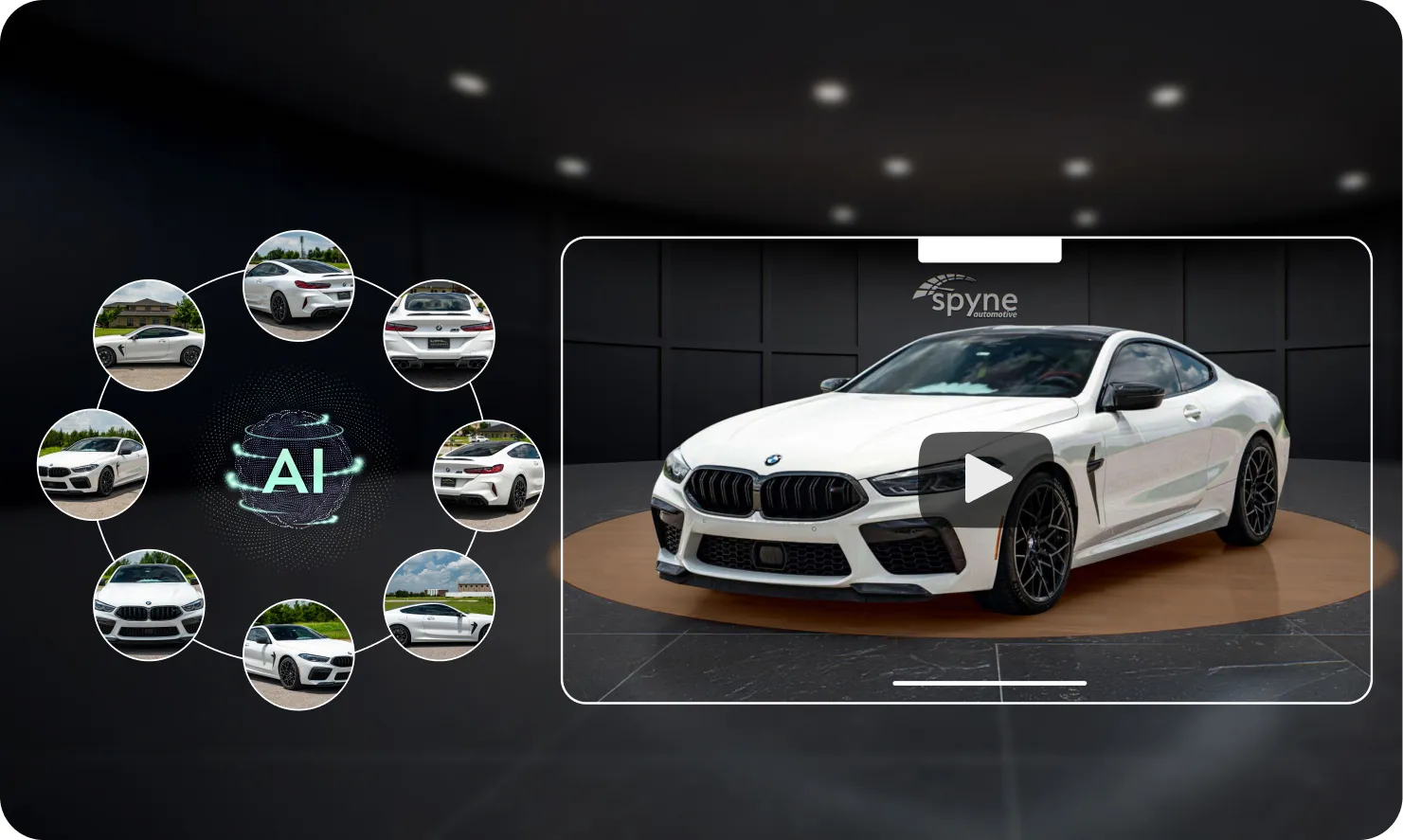
Task: Choose the head-on front view car thumbnail
Action: coord(149,605)
